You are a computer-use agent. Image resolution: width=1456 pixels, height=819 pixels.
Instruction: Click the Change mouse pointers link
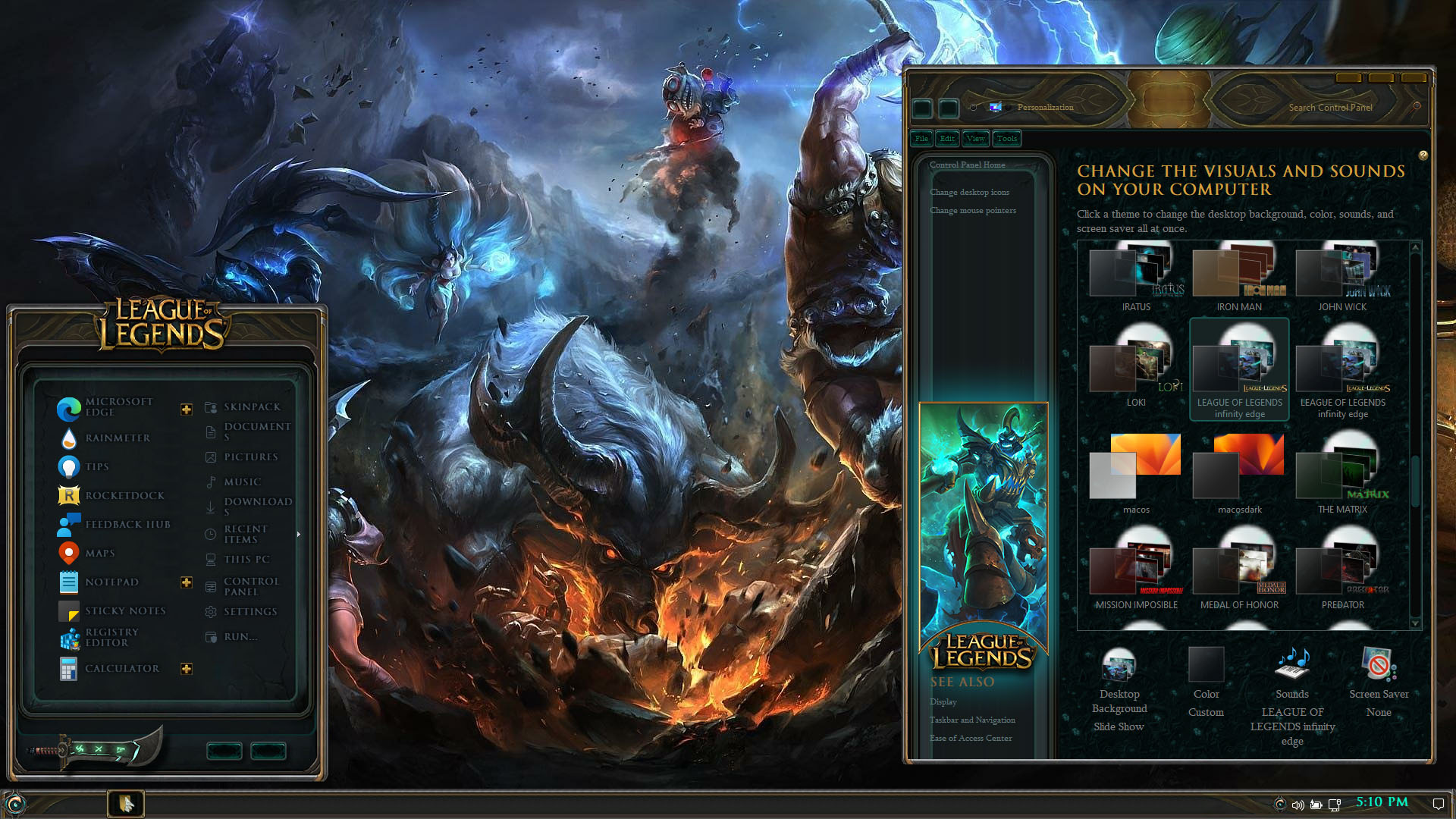click(973, 211)
